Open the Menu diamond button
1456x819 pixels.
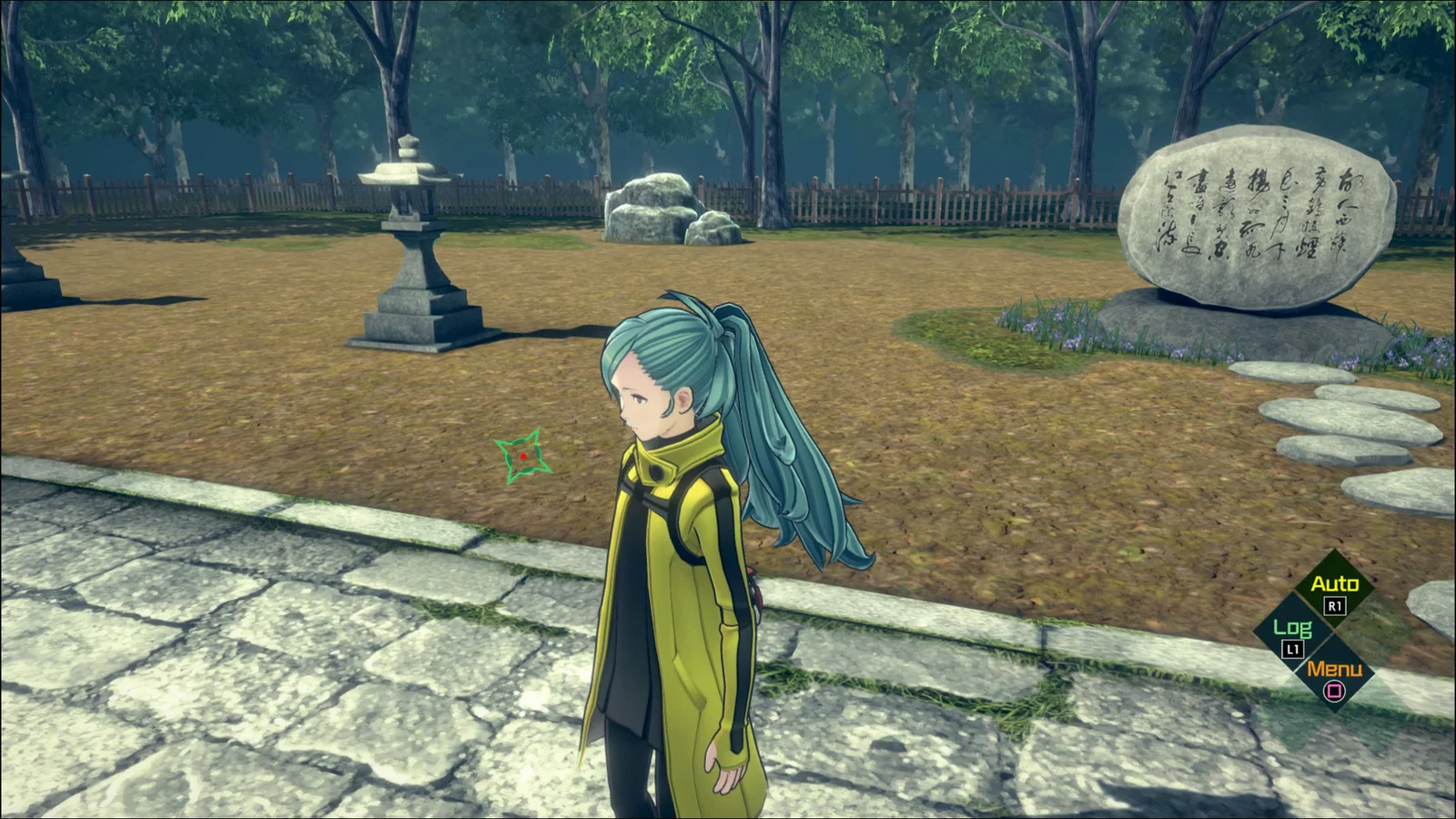[x=1334, y=676]
